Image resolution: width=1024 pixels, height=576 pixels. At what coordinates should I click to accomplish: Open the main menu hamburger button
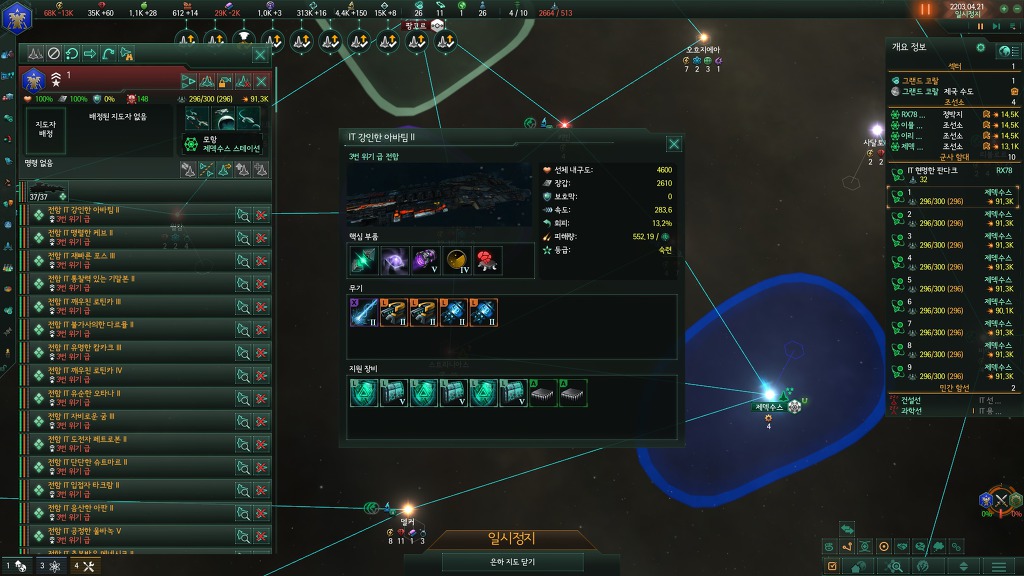998,566
